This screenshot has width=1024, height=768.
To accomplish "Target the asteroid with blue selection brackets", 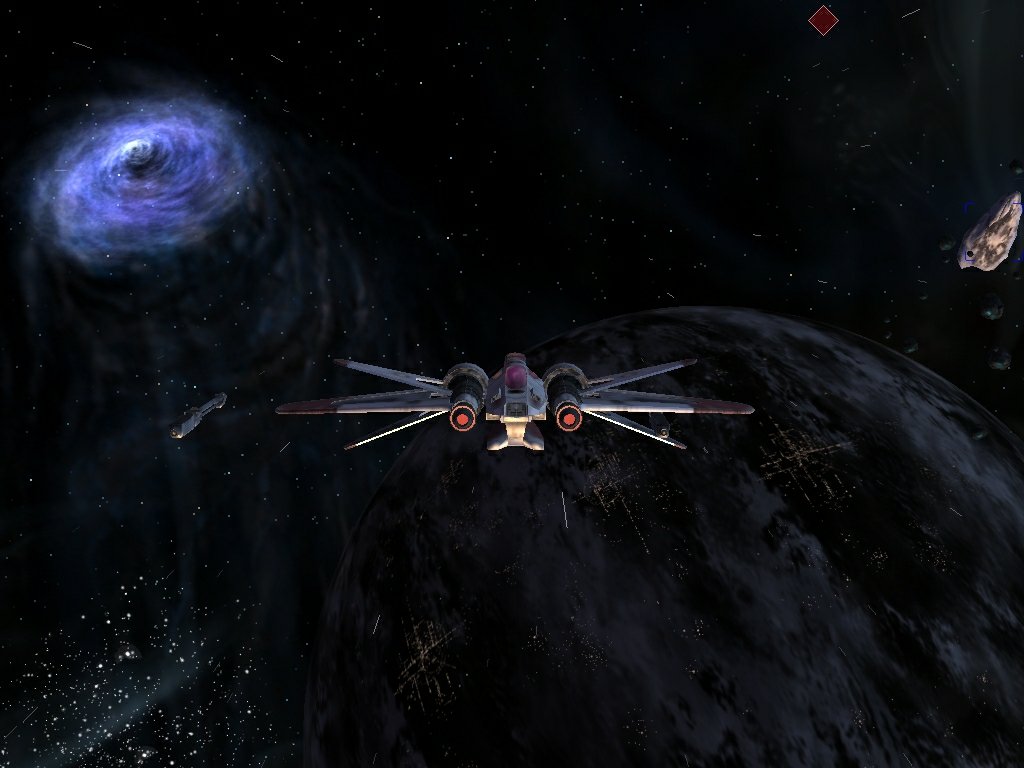I will 990,232.
